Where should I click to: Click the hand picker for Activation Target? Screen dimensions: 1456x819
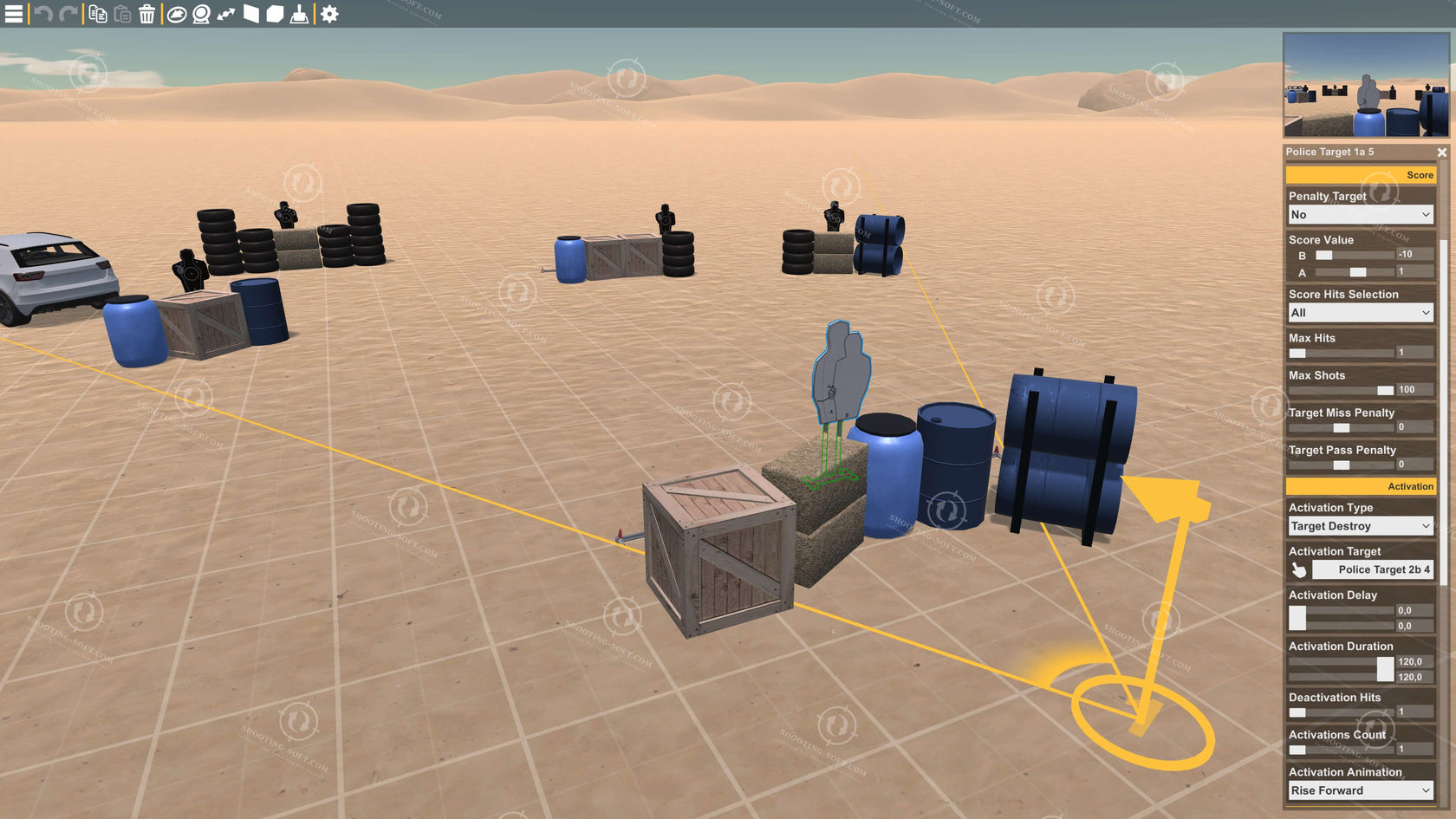tap(1298, 569)
